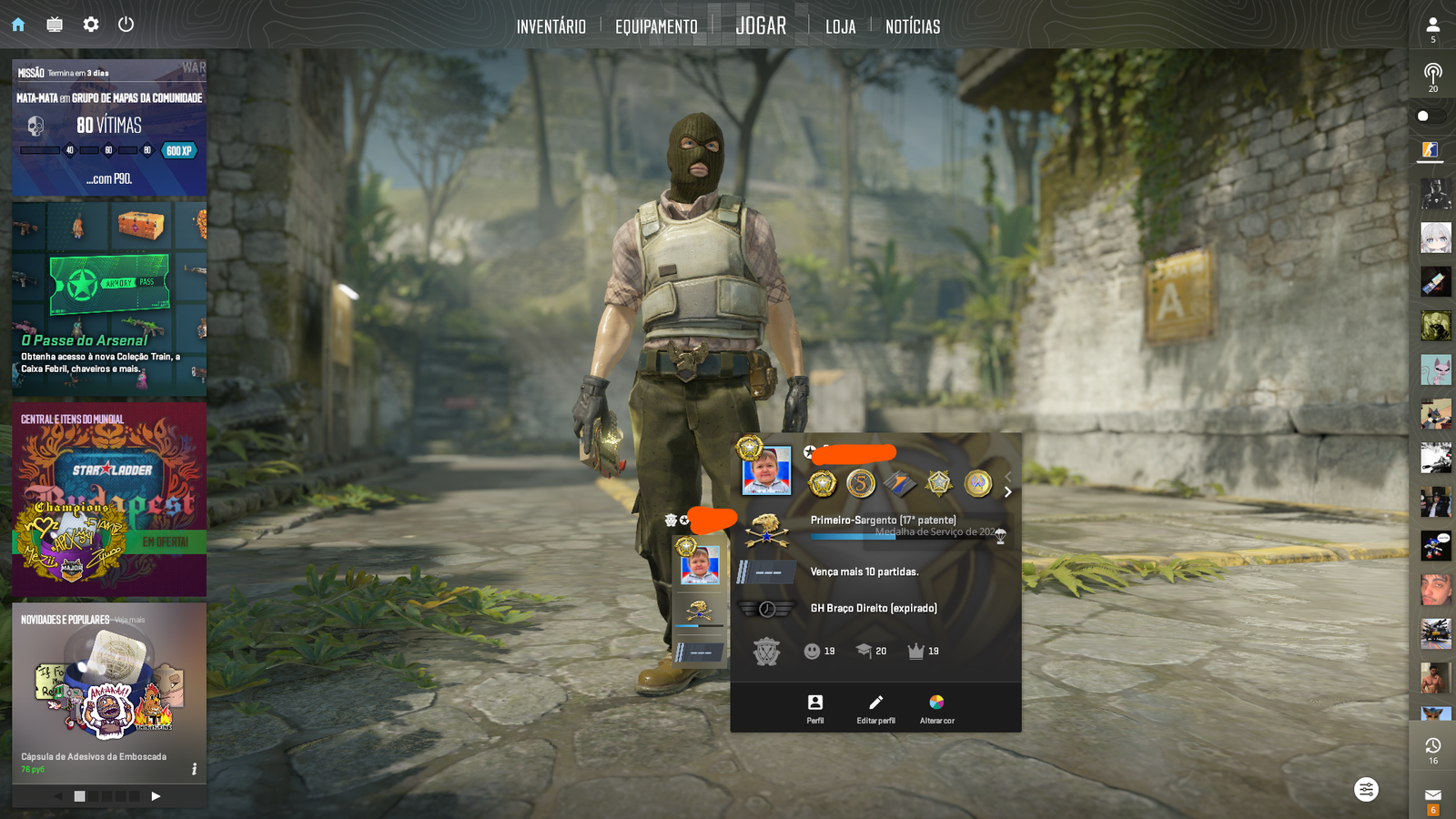Open the Passe do Arsenal banner

coord(109,298)
